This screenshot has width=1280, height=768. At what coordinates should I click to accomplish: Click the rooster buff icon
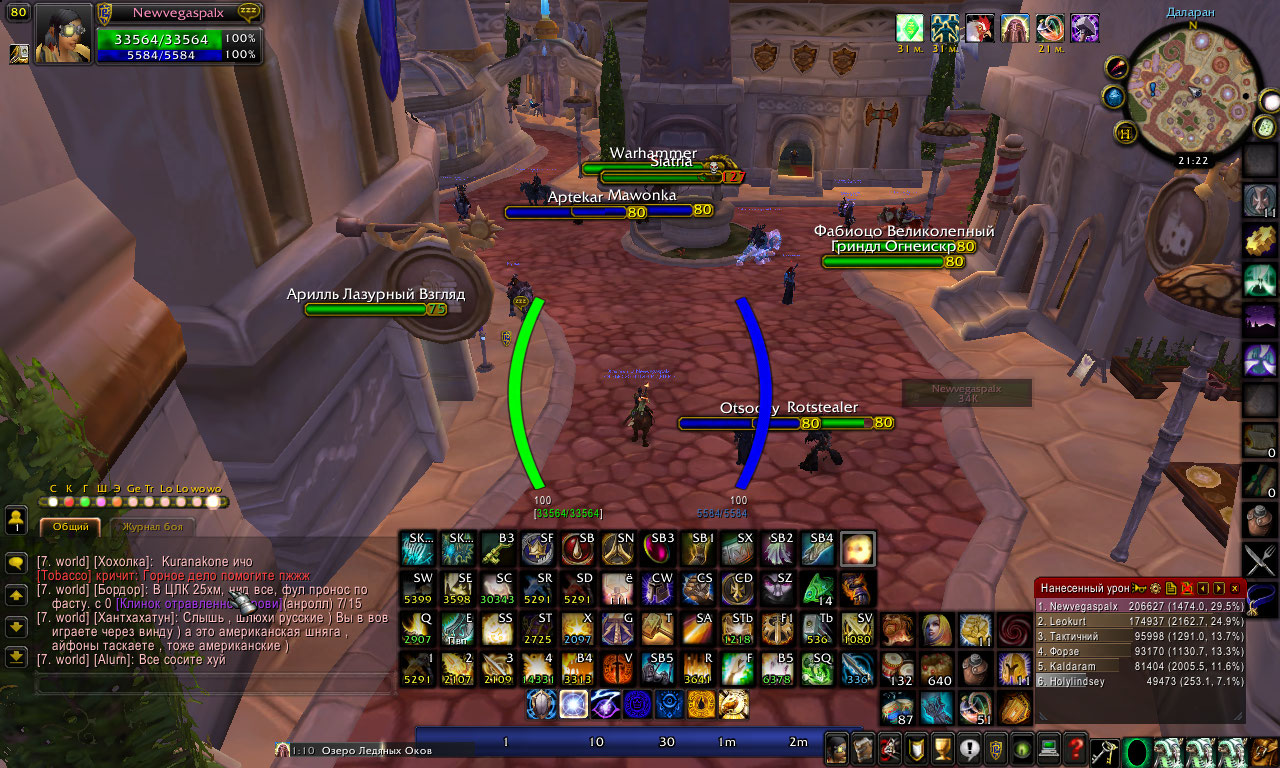tap(979, 27)
